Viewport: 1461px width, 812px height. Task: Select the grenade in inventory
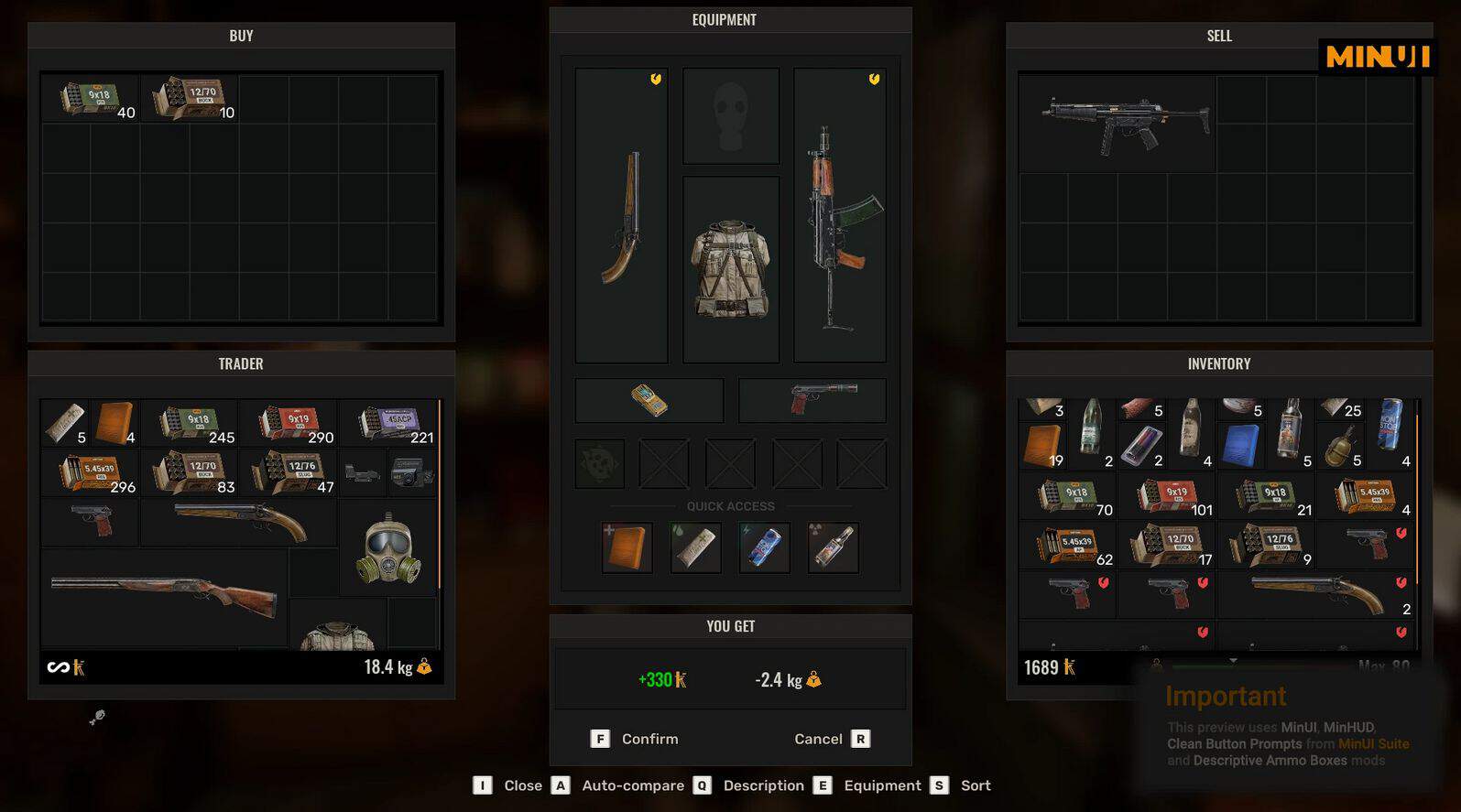1342,445
